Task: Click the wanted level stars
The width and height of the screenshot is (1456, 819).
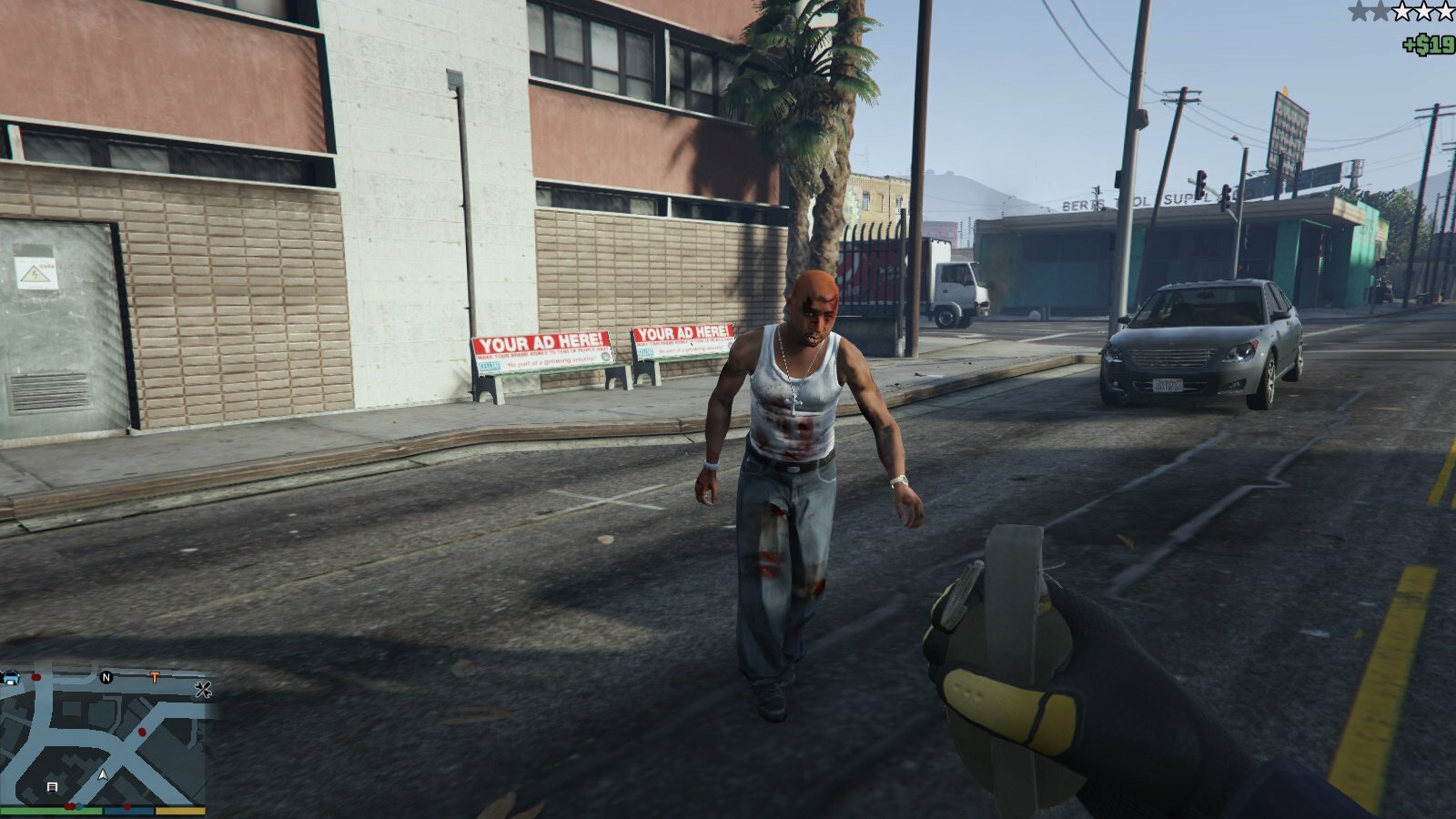Action: 1400,12
